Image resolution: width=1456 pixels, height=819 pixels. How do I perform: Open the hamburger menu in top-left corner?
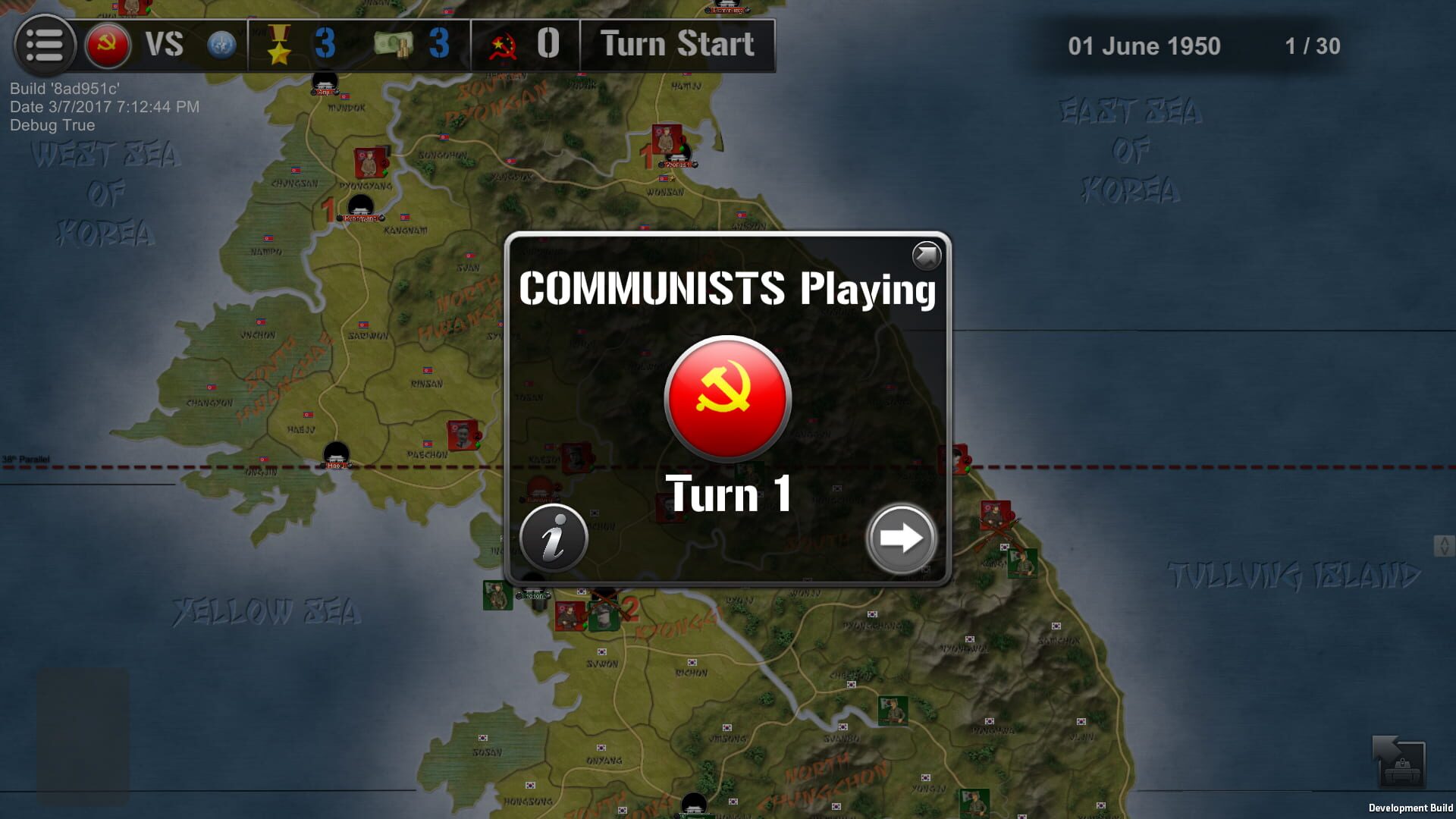click(43, 43)
